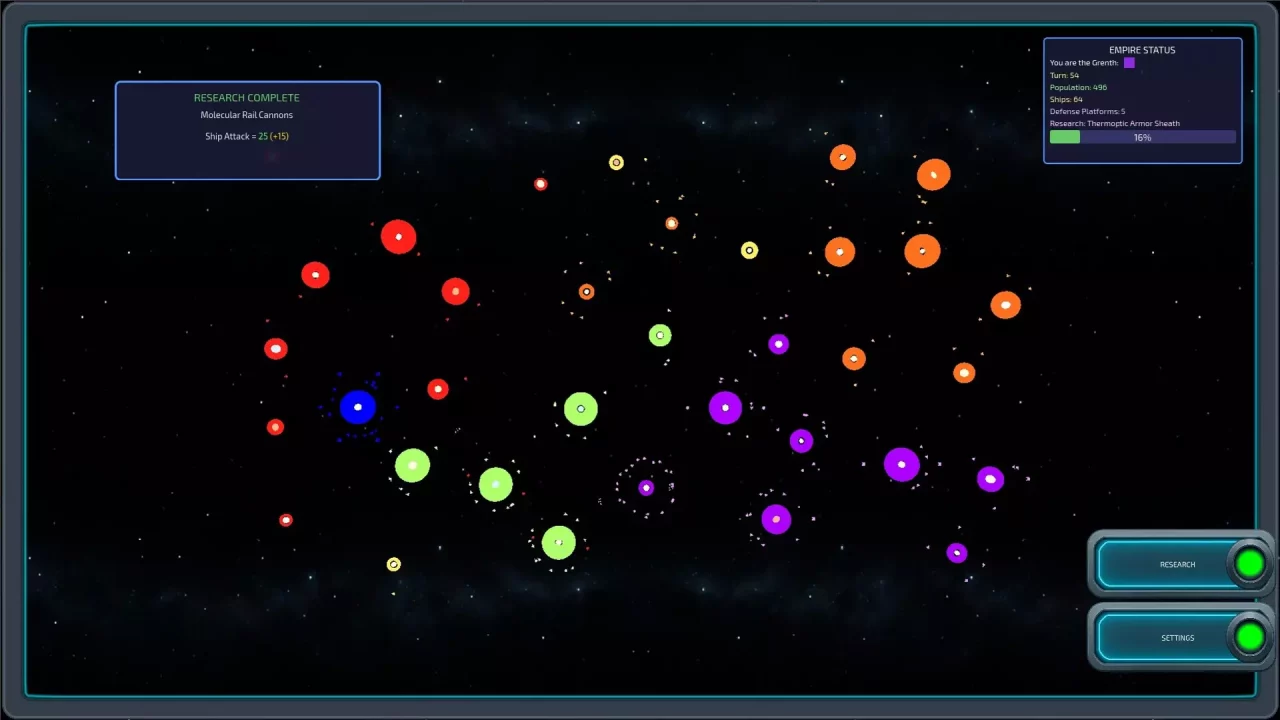Click the small yellow star near top center
The height and width of the screenshot is (720, 1280).
pos(616,163)
